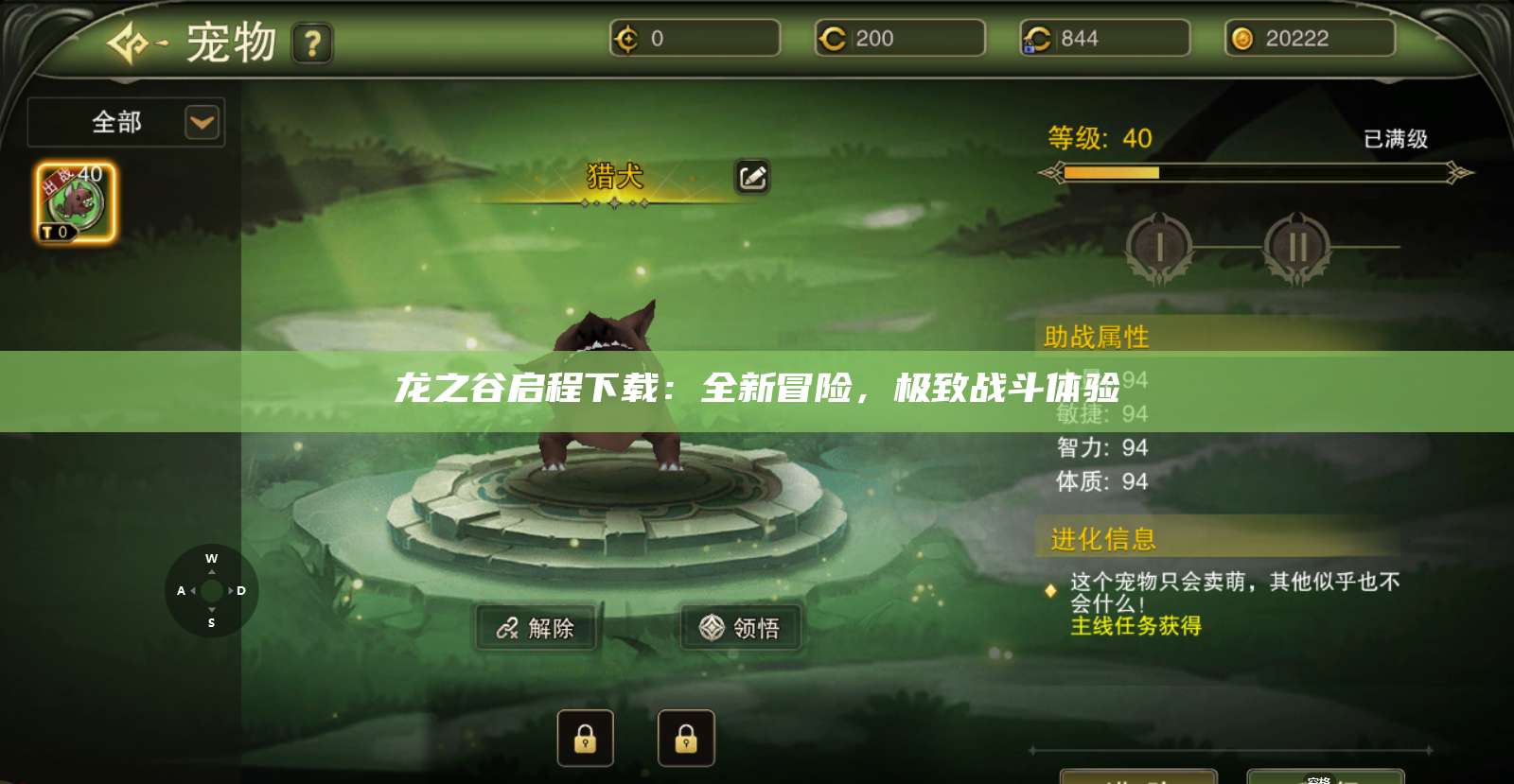The height and width of the screenshot is (784, 1514).
Task: Click the currency icon showing 200
Action: point(834,39)
